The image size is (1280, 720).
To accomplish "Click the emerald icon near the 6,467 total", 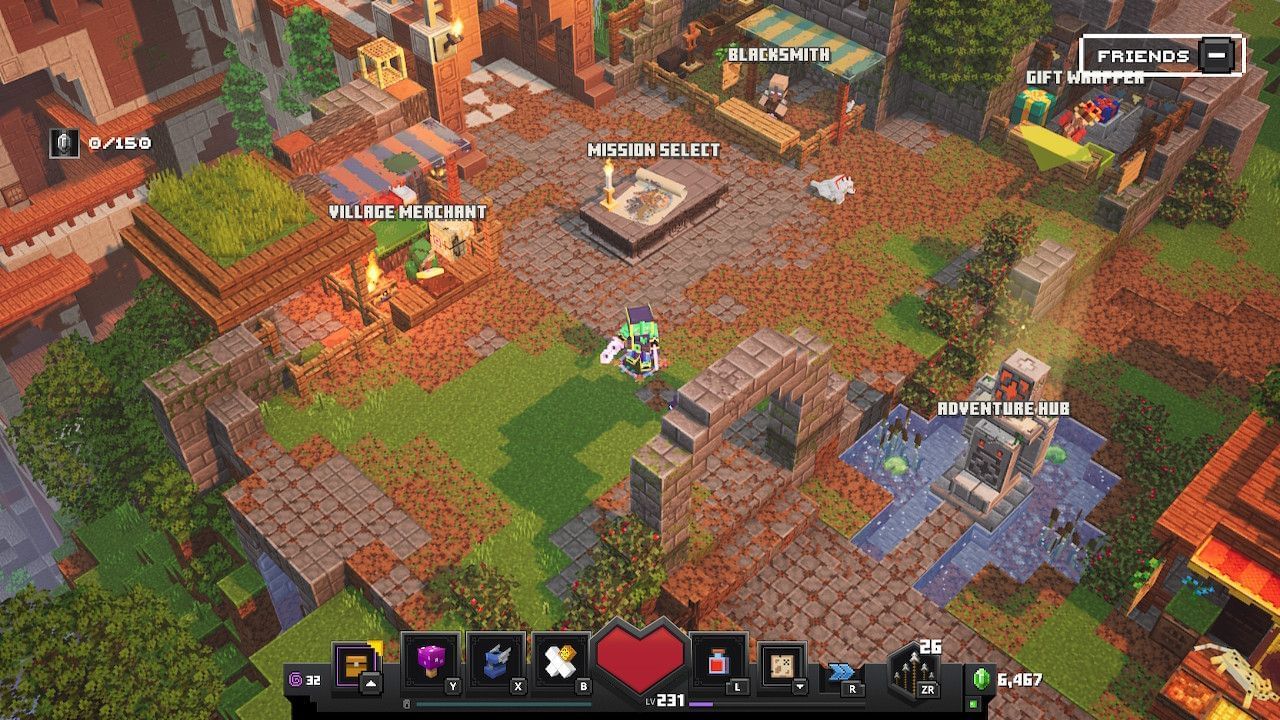I will pyautogui.click(x=980, y=678).
